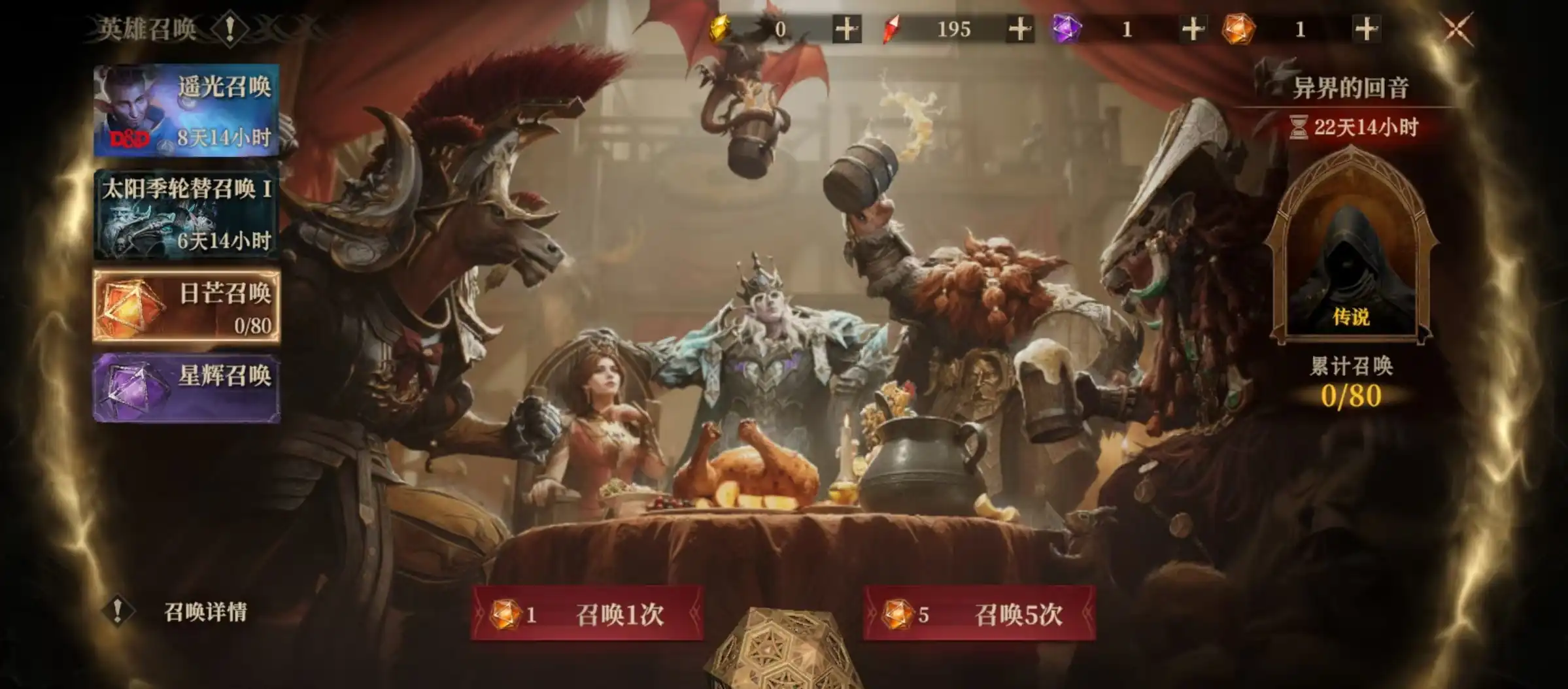This screenshot has height=689, width=1568.
Task: Select the 太阳季轮替召唤 I banner
Action: point(186,214)
